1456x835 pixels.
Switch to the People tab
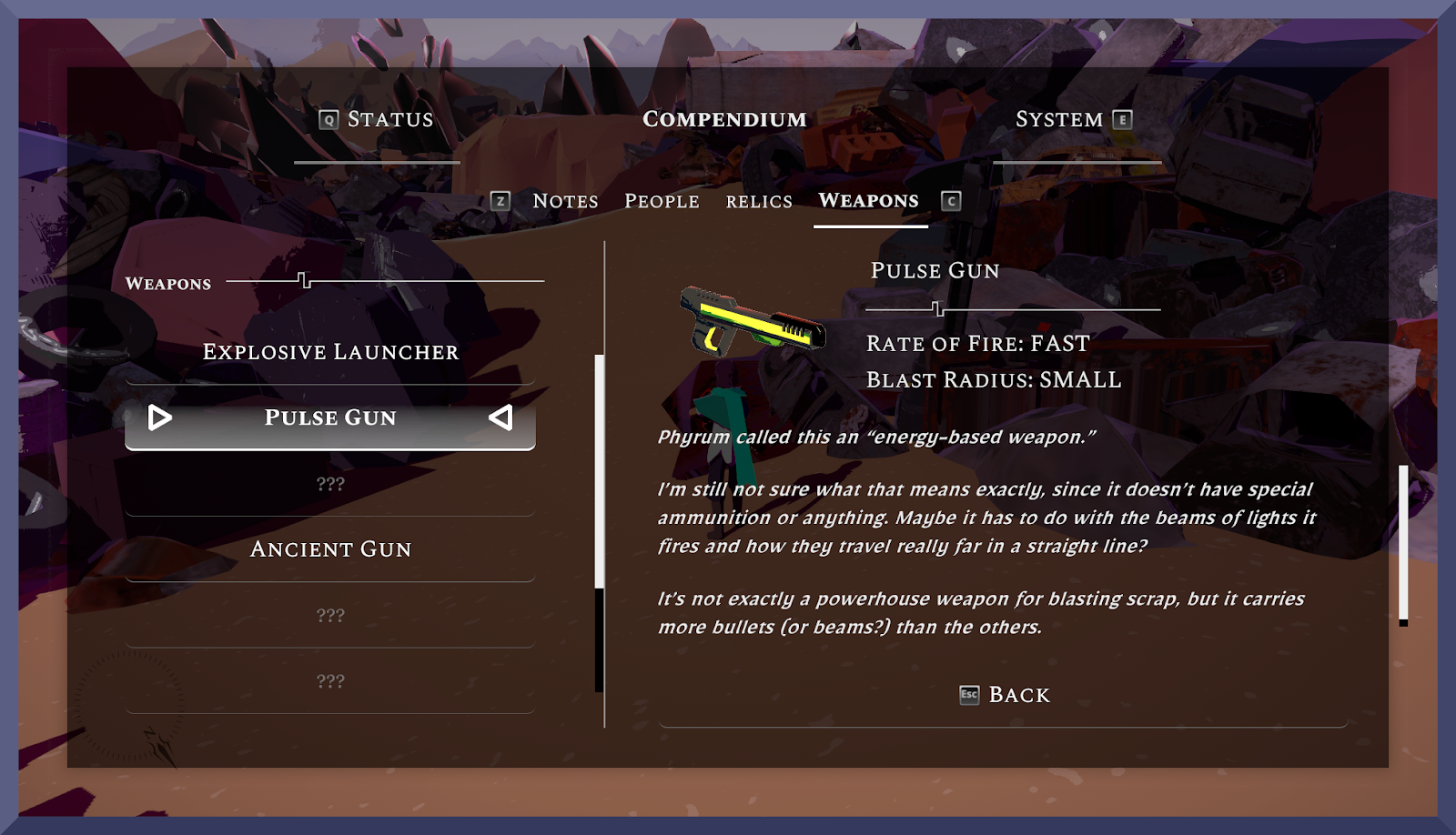[x=662, y=201]
